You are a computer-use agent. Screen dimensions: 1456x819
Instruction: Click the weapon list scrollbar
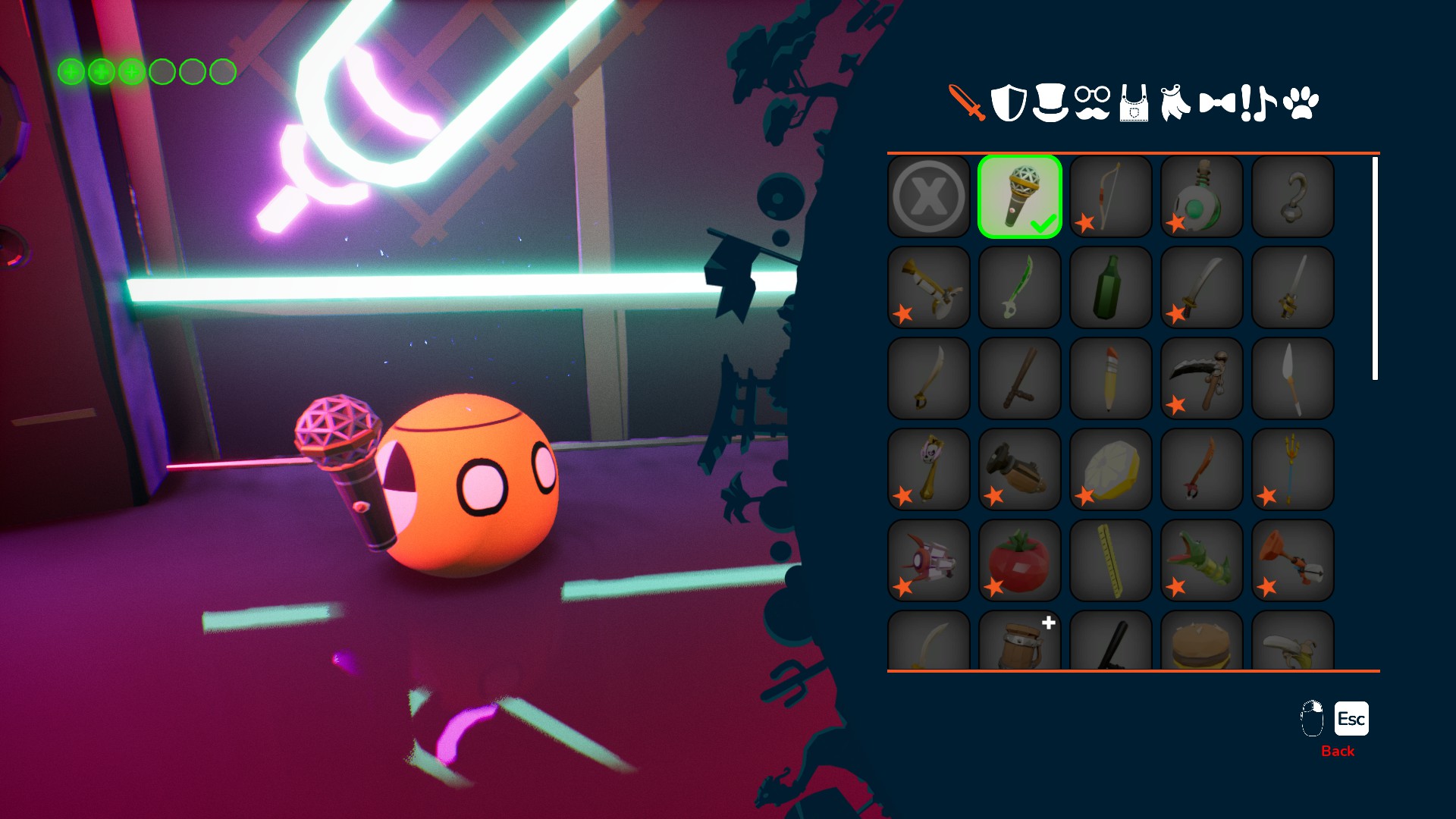[1375, 268]
